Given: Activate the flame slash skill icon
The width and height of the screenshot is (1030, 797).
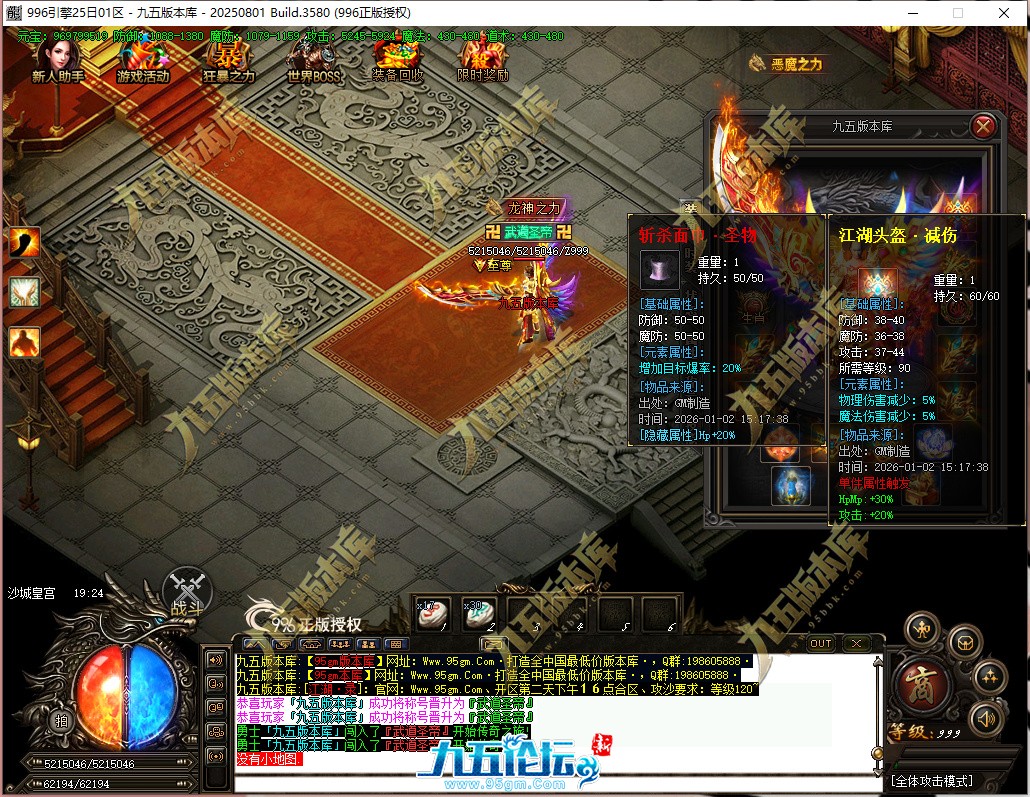Looking at the screenshot, I should 24,242.
